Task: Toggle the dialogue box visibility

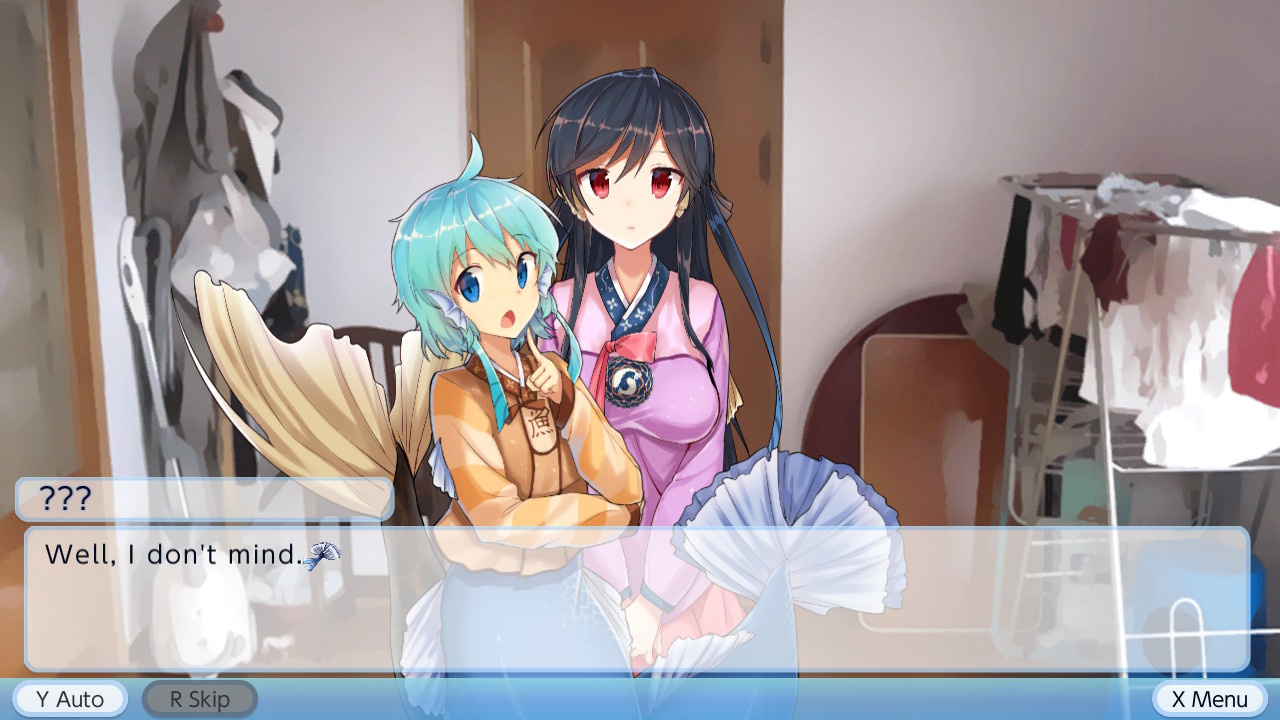Action: pyautogui.click(x=640, y=600)
